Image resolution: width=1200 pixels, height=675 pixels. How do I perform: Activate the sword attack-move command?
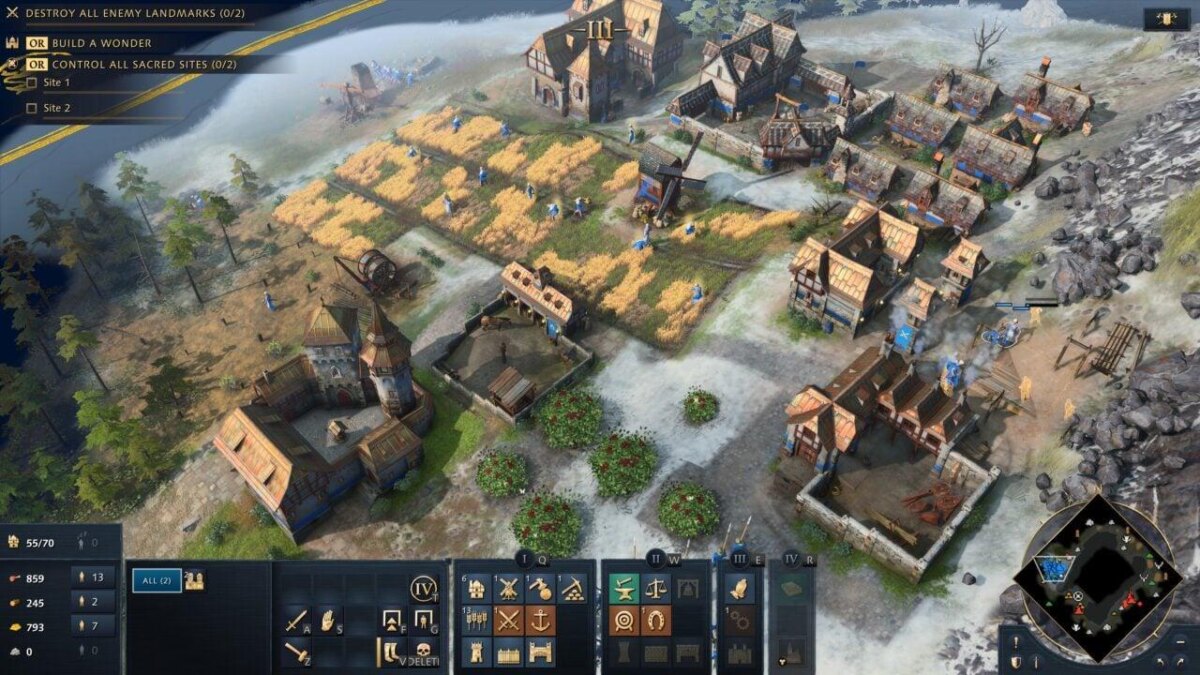click(x=295, y=621)
